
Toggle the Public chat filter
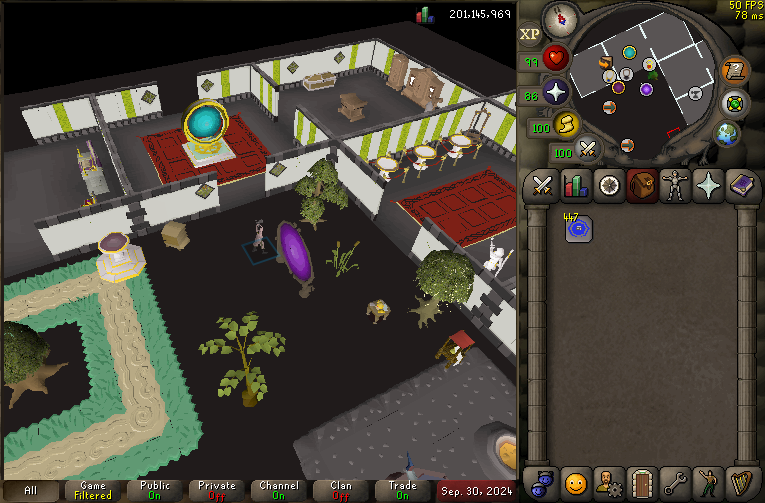click(x=155, y=491)
